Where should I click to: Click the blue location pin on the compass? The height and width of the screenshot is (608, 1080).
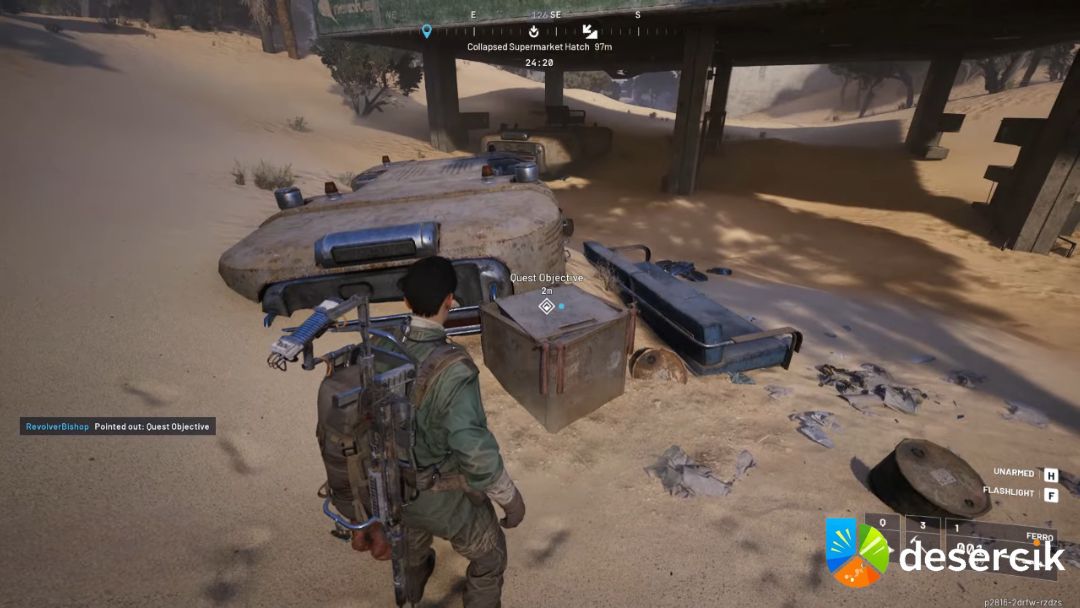click(427, 31)
